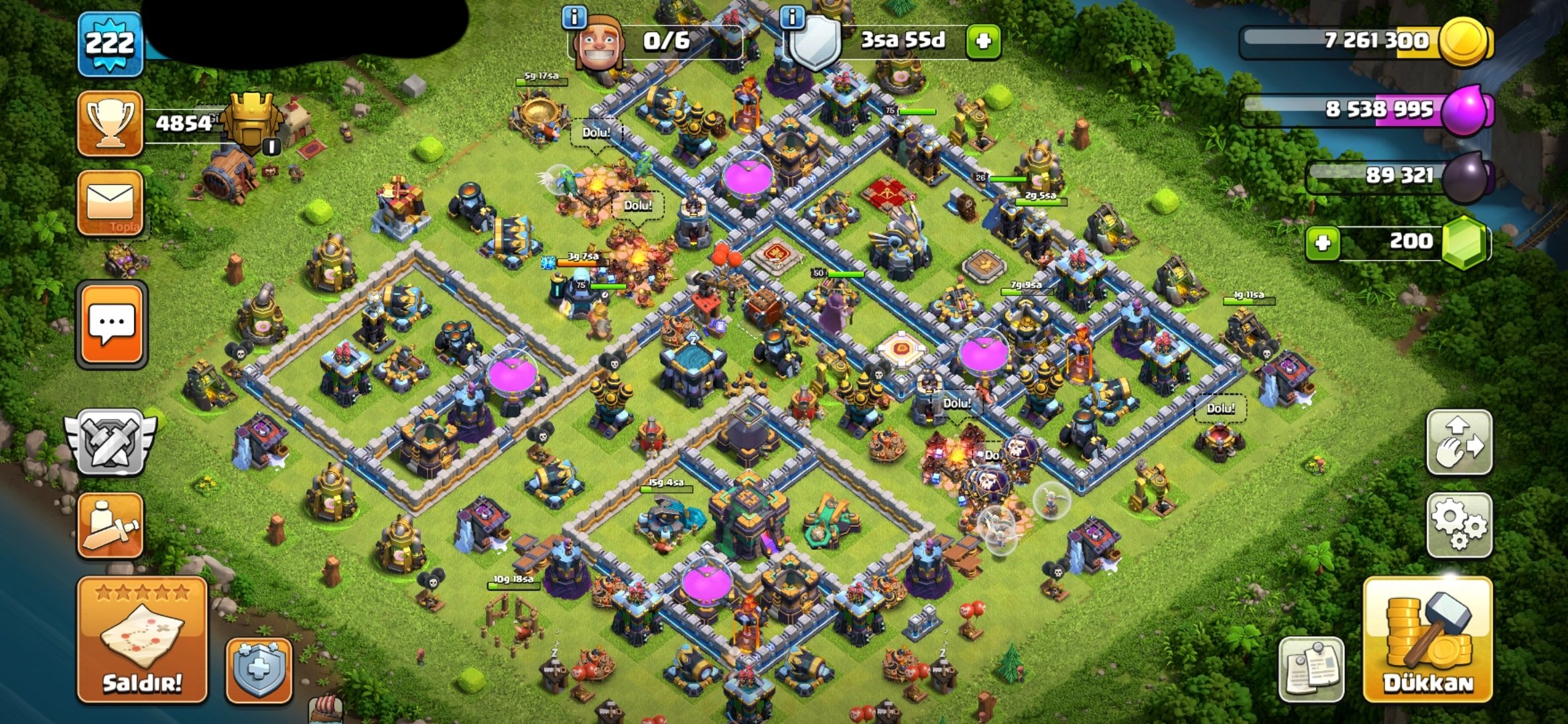Screen dimensions: 1568x724
Task: Show builder info next to builder face
Action: click(x=574, y=17)
